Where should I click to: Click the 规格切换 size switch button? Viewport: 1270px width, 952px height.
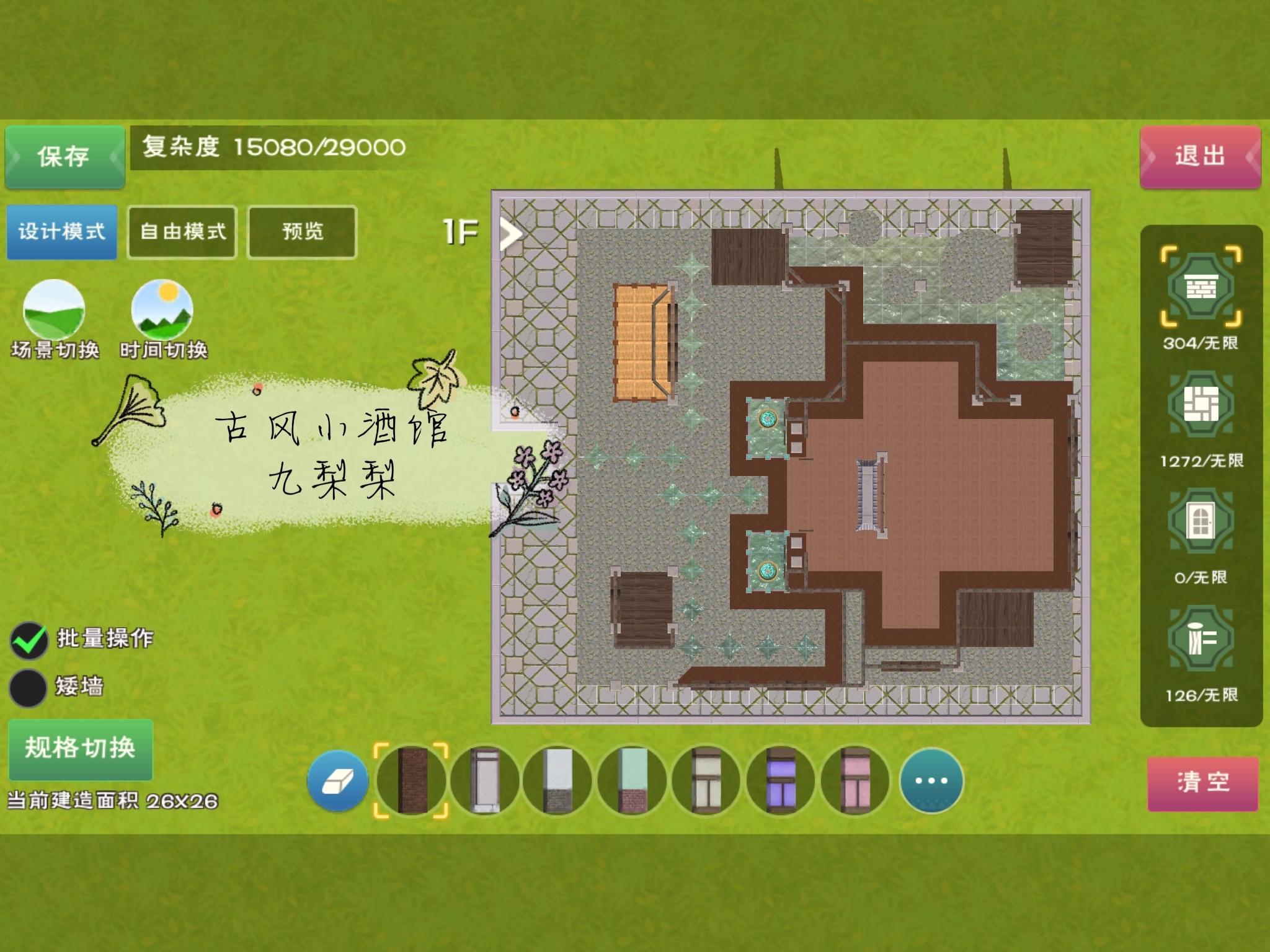tap(80, 748)
